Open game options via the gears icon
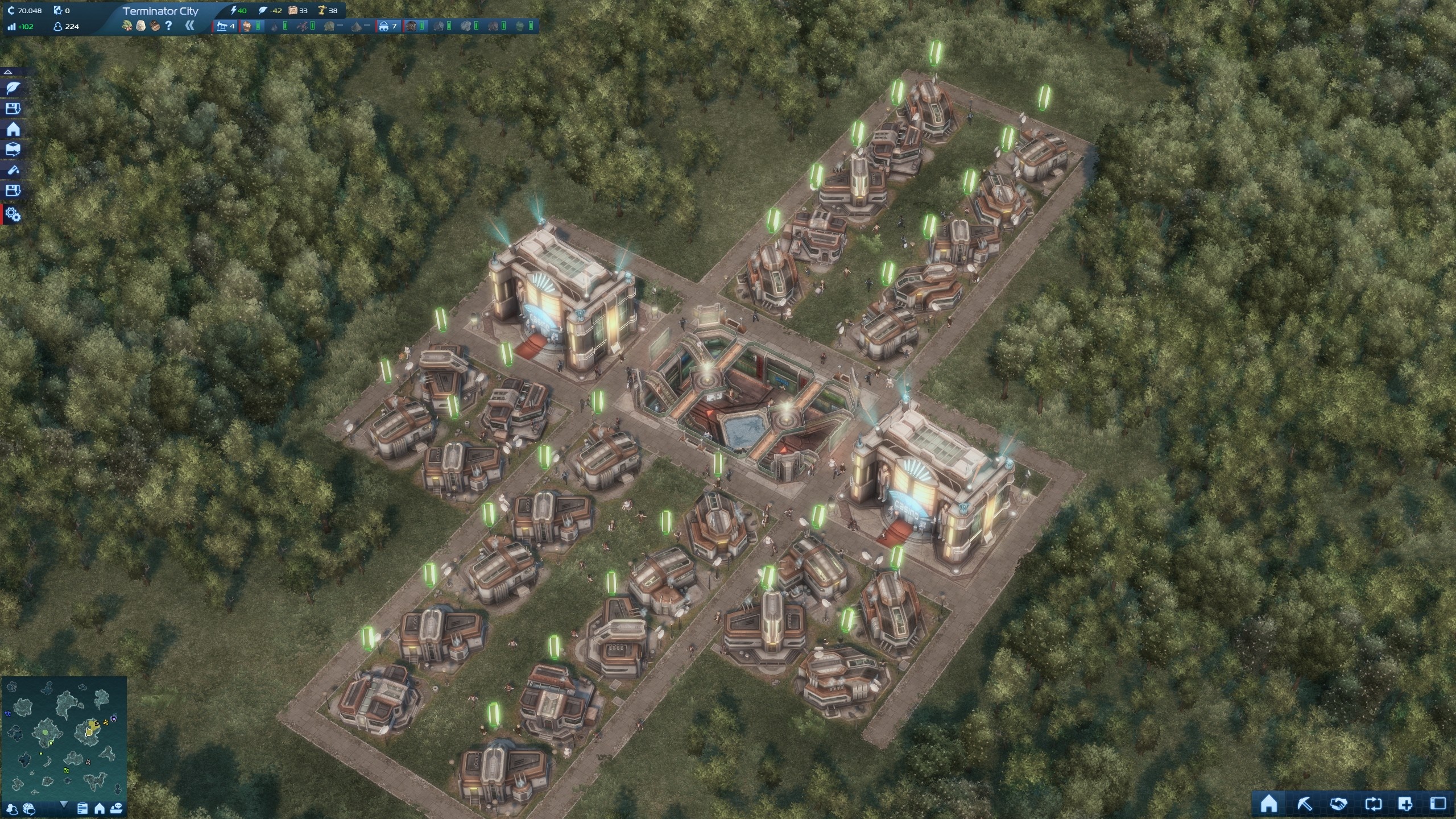Image resolution: width=1456 pixels, height=819 pixels. point(13,209)
